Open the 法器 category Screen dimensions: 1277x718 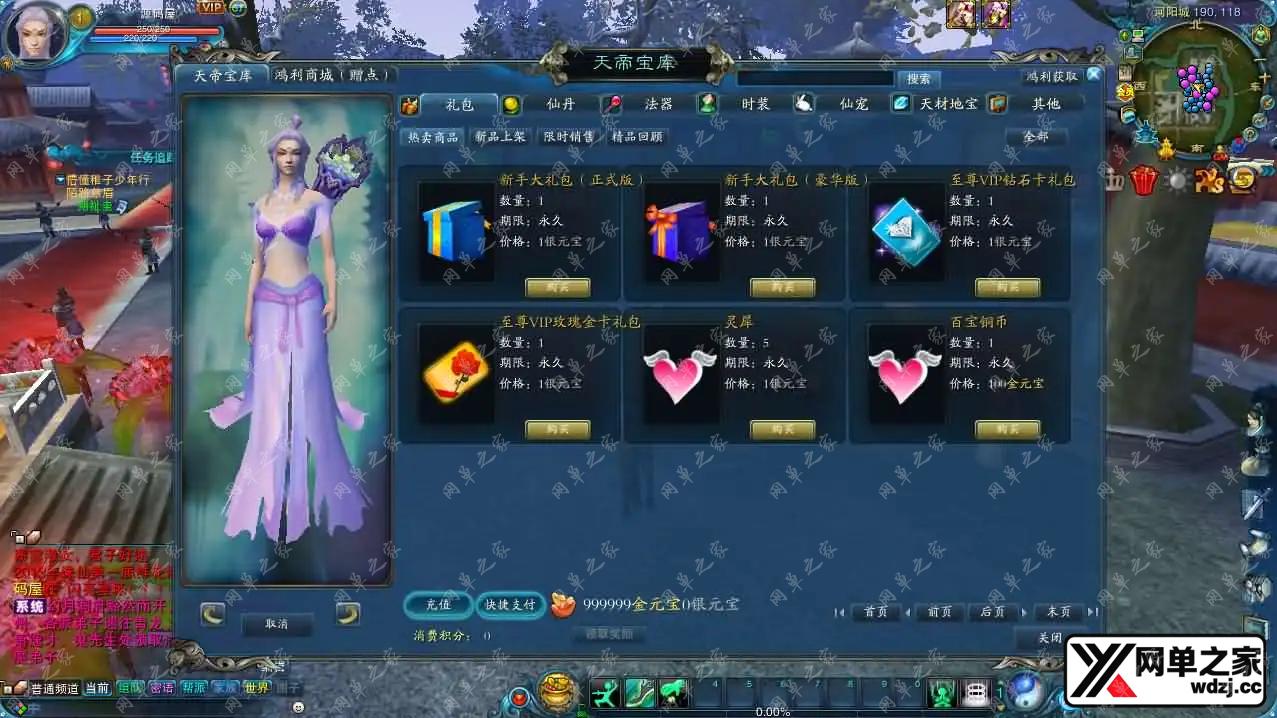point(658,104)
